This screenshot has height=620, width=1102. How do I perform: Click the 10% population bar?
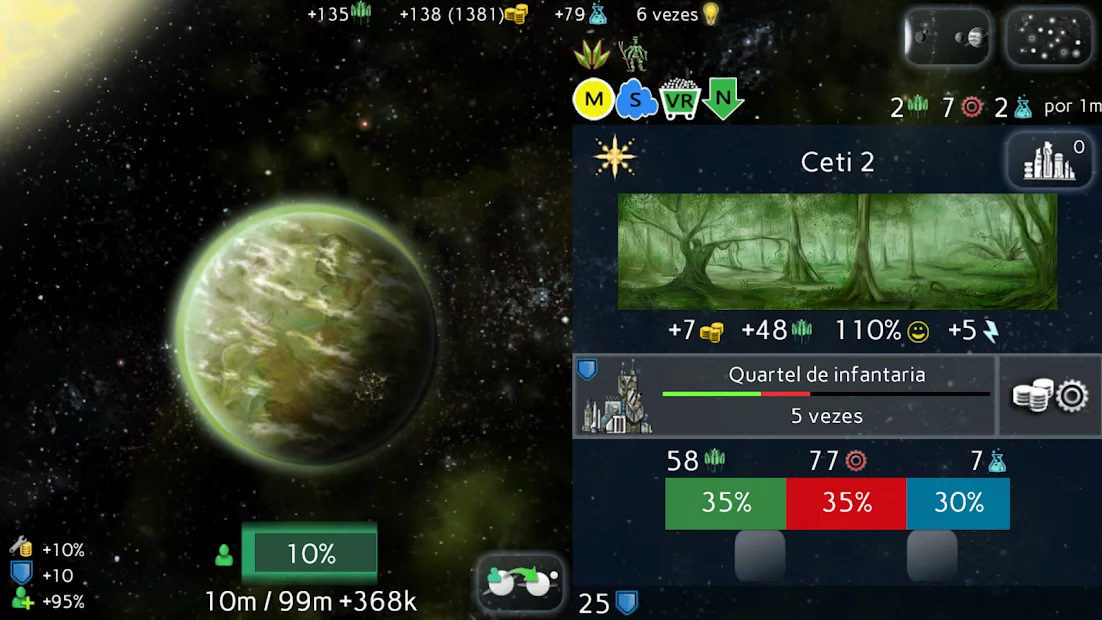pyautogui.click(x=310, y=554)
